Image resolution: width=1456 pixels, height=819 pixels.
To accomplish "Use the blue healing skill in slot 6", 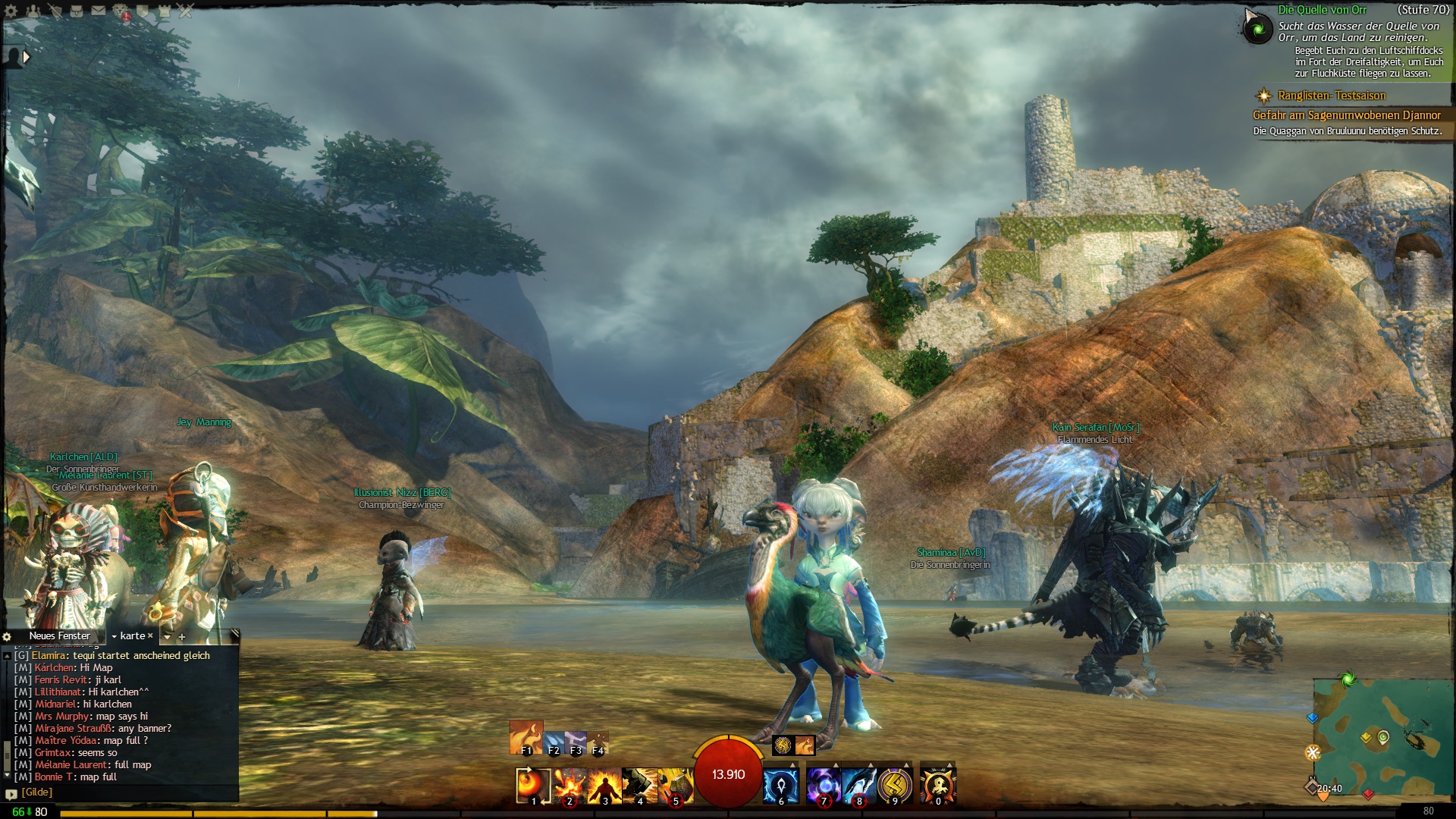I will click(780, 786).
